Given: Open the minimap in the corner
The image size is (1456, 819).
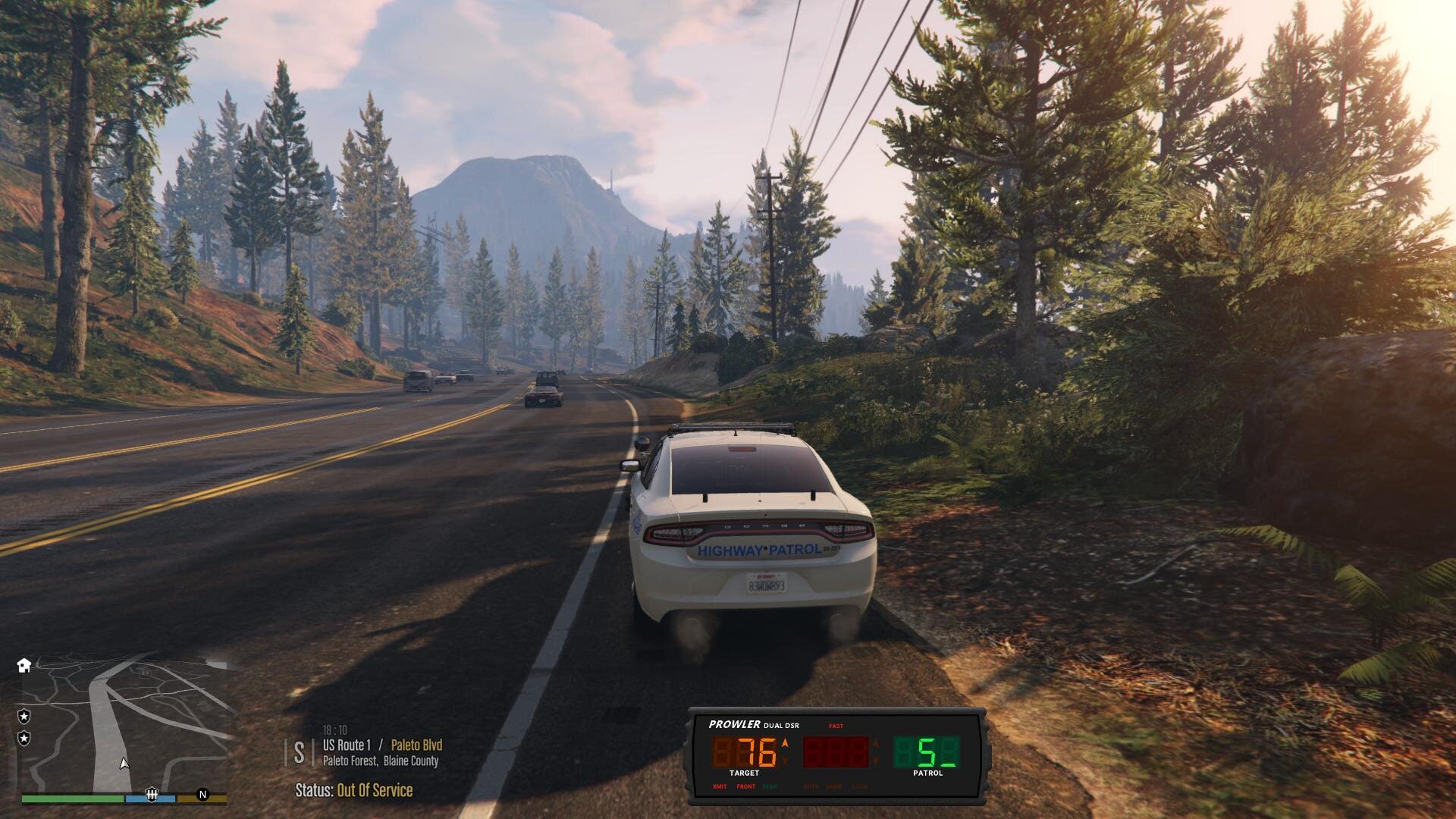Looking at the screenshot, I should coord(125,724).
